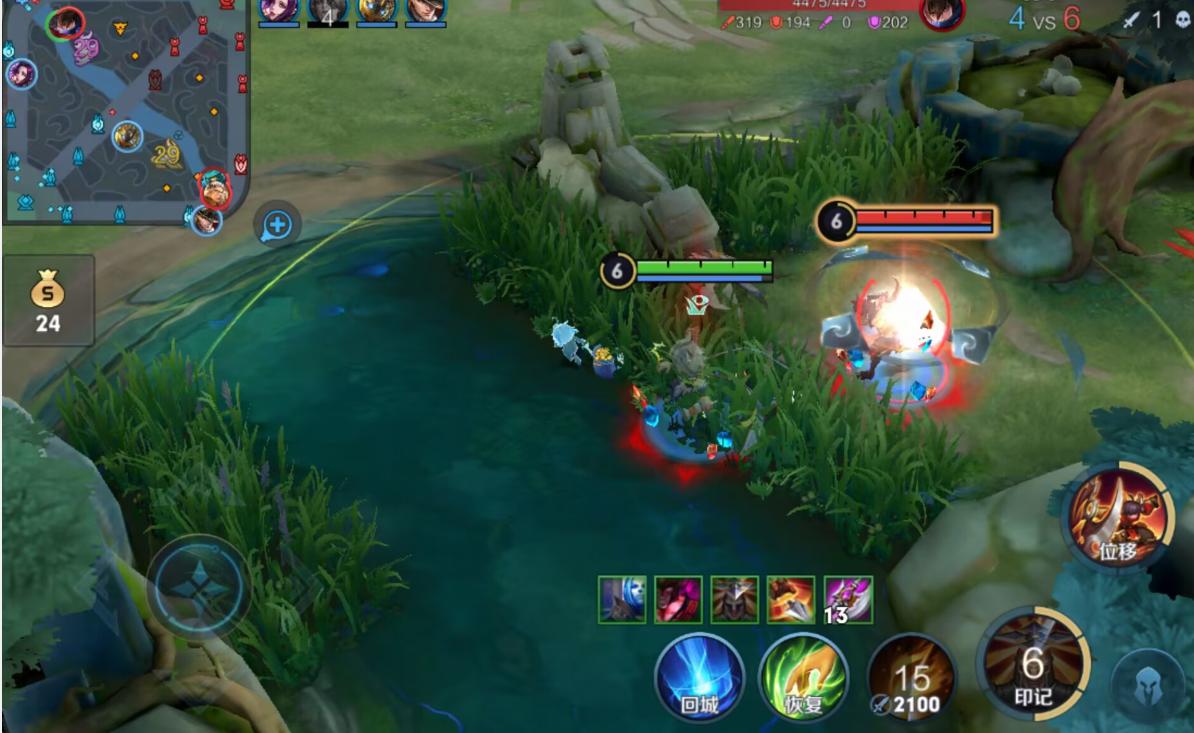Image resolution: width=1194 pixels, height=733 pixels.
Task: Select the purple blade item with 13
Action: (847, 599)
